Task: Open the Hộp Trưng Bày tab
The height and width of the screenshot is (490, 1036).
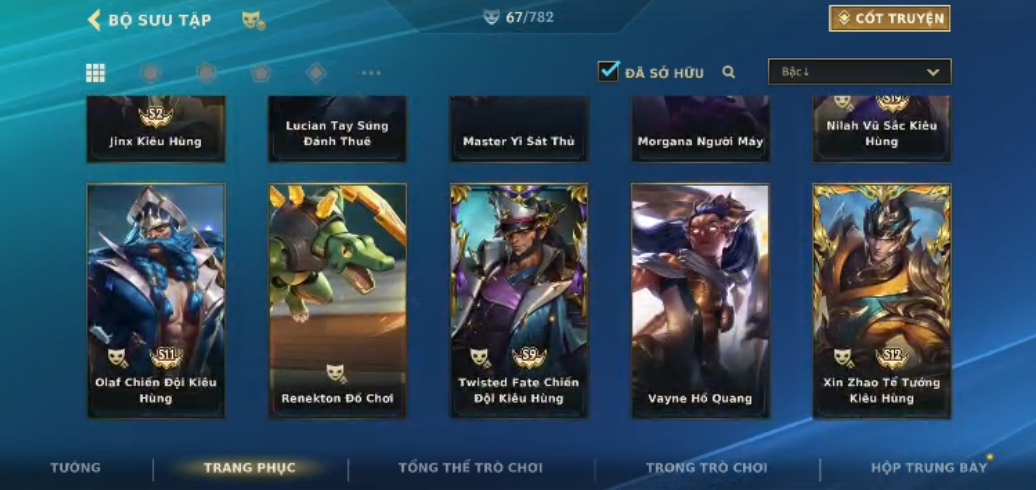Action: 928,468
